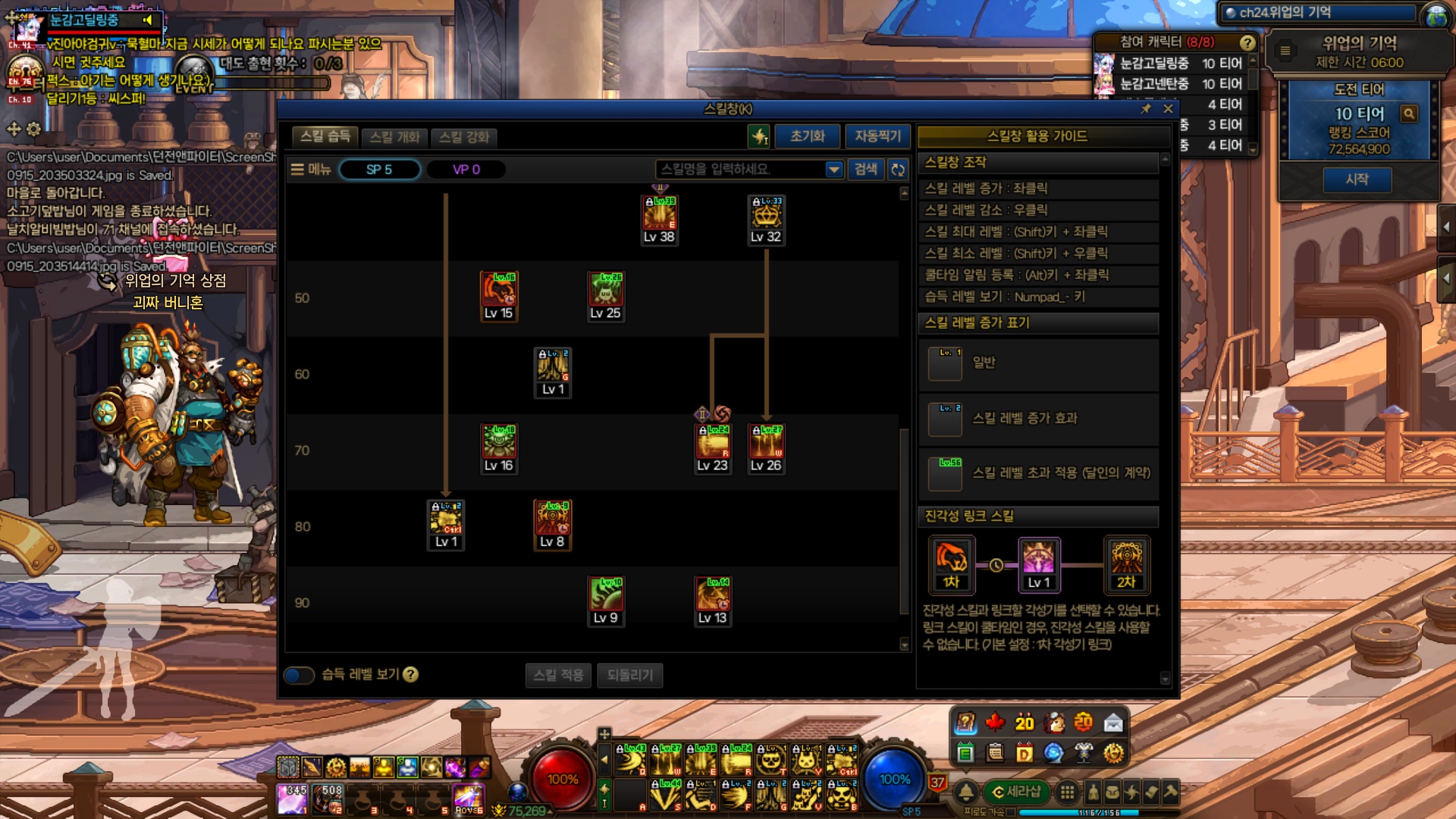Select the VP 0 toggle
The width and height of the screenshot is (1456, 819).
click(466, 170)
